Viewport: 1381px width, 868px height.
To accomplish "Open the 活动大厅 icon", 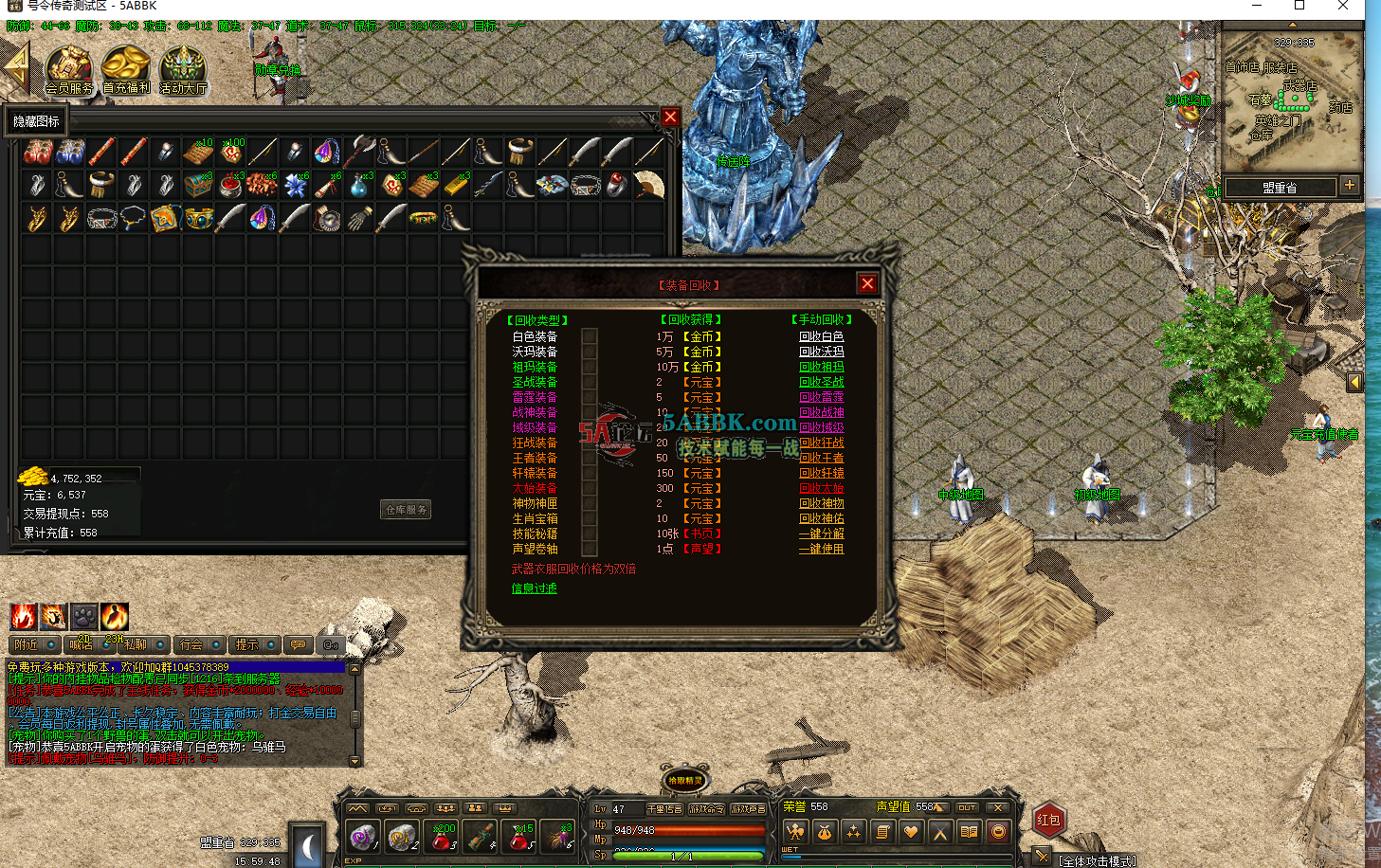I will [182, 68].
